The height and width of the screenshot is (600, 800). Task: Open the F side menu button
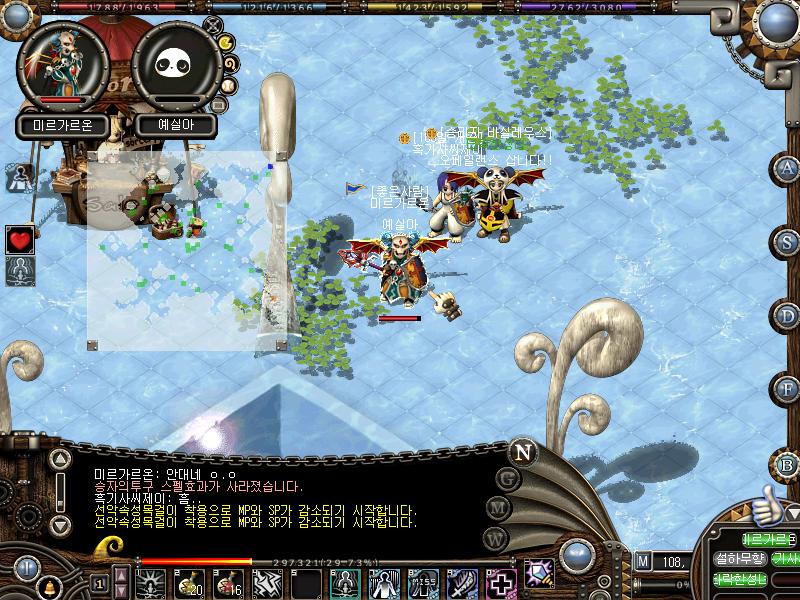point(788,389)
